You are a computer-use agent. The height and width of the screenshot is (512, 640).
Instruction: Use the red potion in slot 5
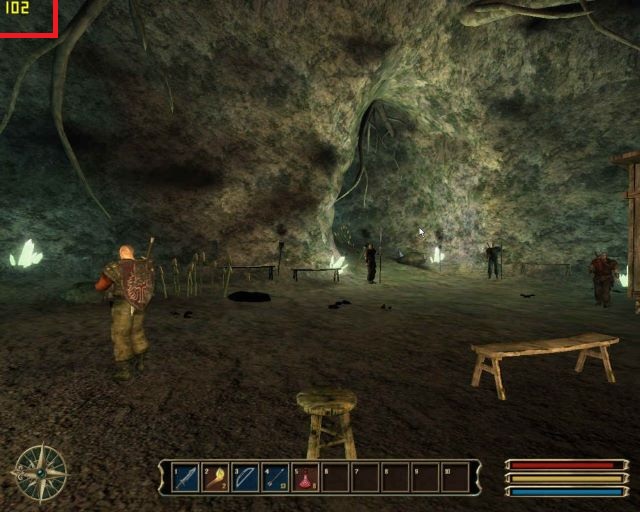point(306,478)
